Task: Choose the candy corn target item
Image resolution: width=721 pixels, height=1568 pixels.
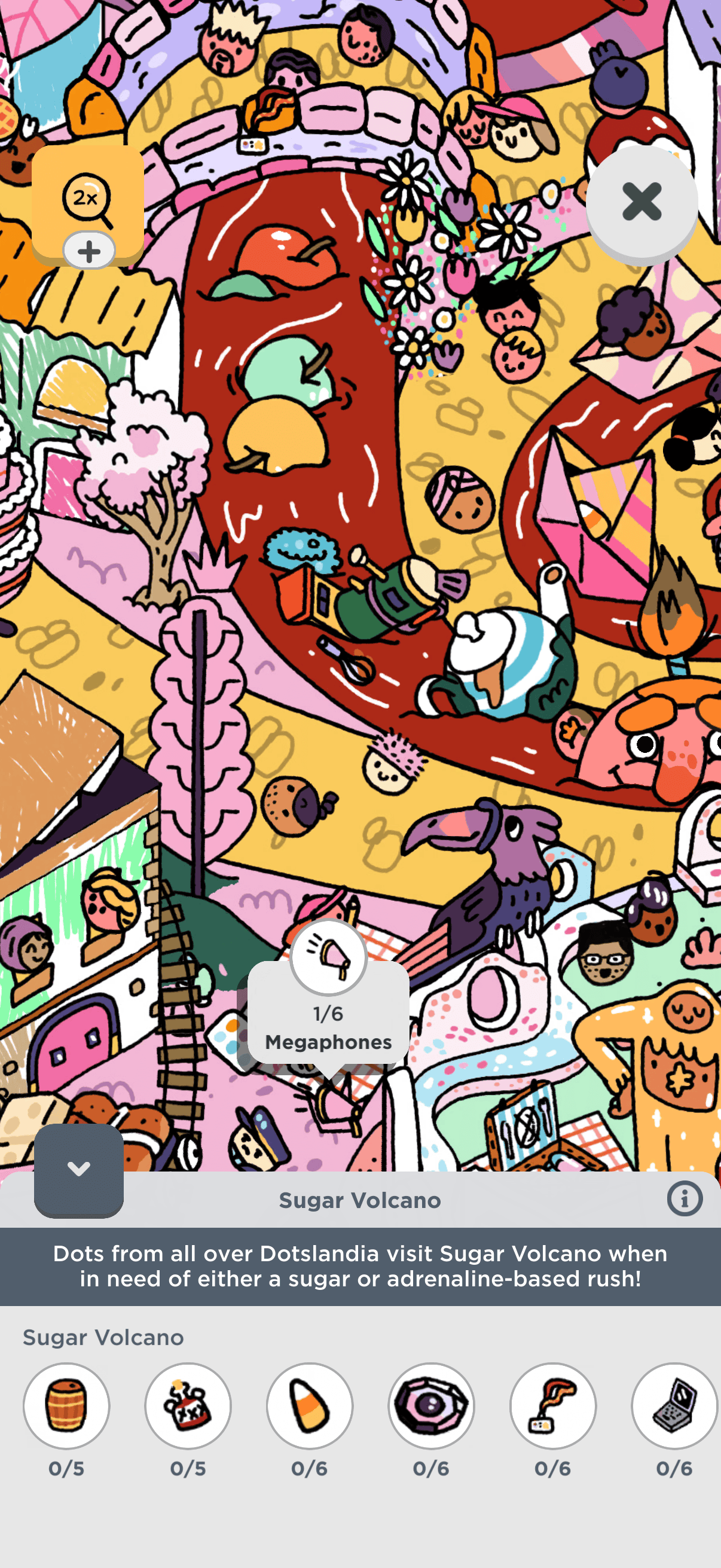Action: (x=310, y=1405)
